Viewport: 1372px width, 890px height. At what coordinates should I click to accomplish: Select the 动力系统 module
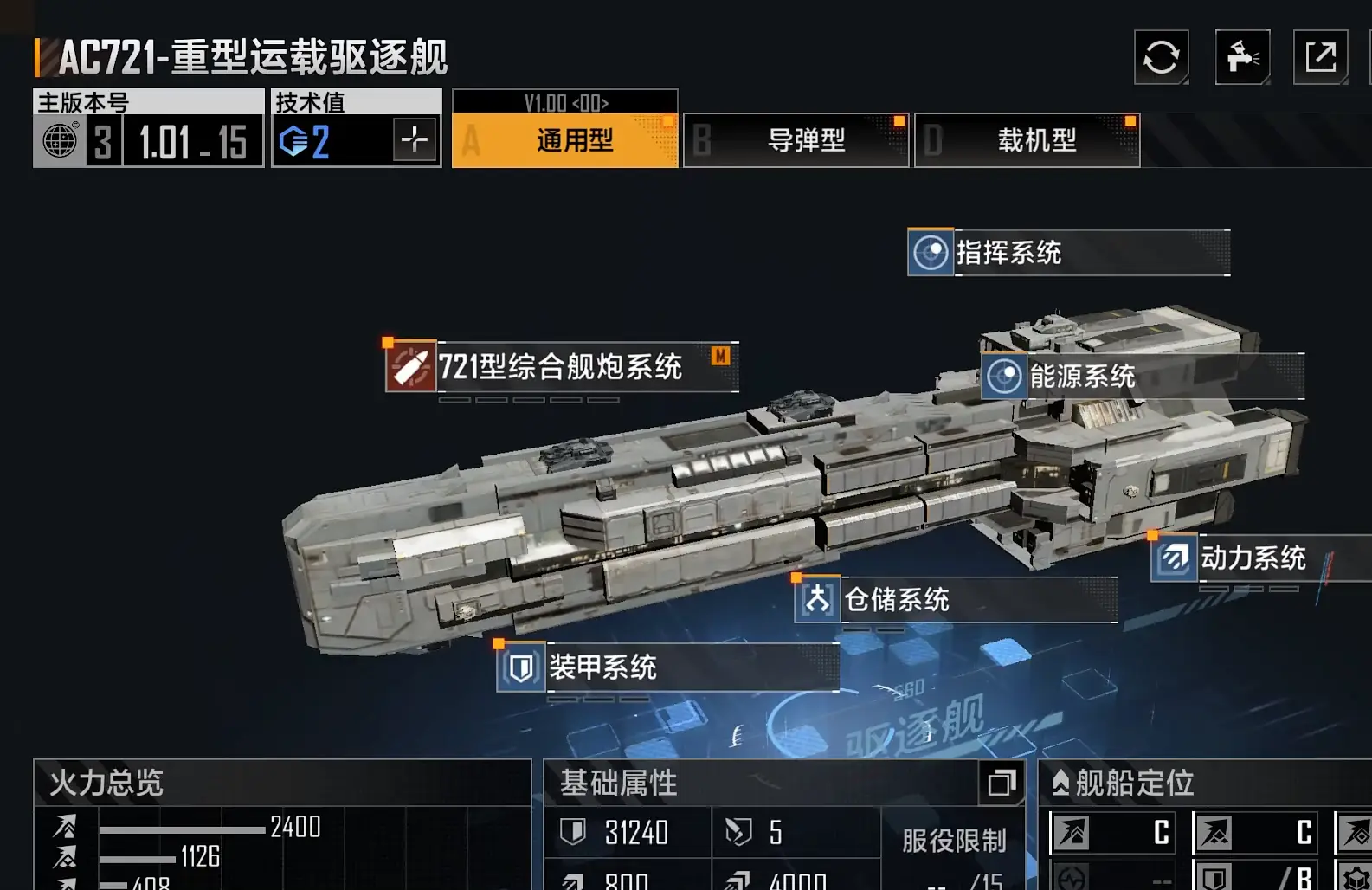coord(1259,558)
